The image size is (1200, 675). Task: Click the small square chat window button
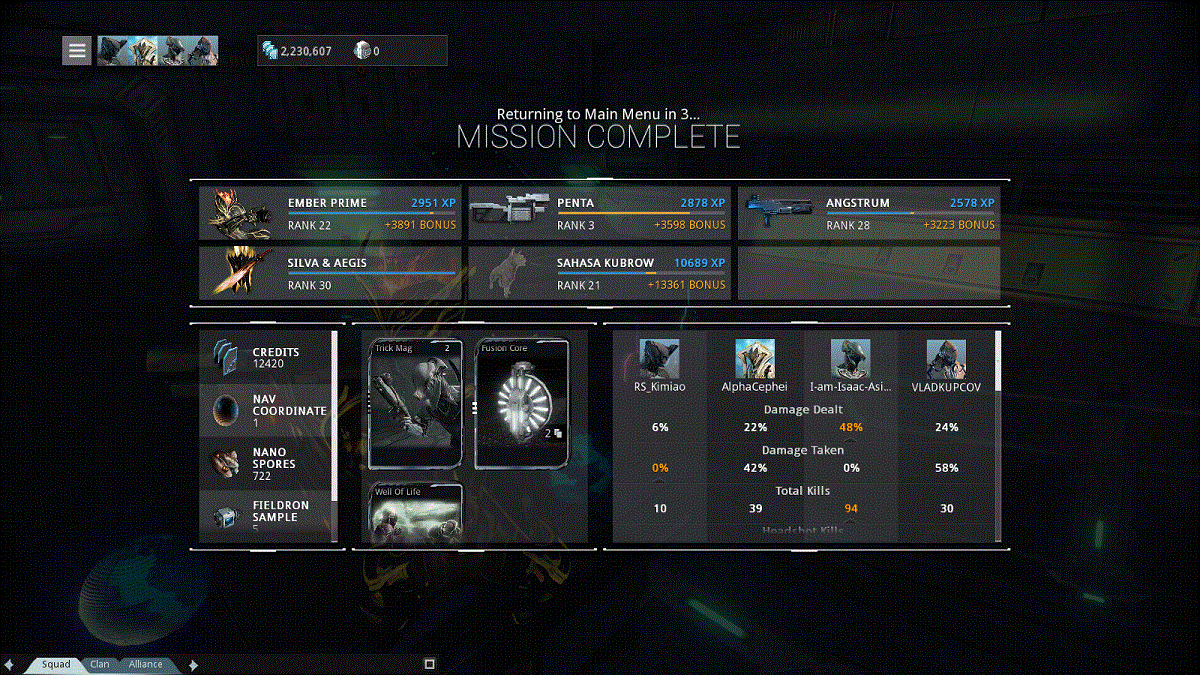[x=429, y=663]
